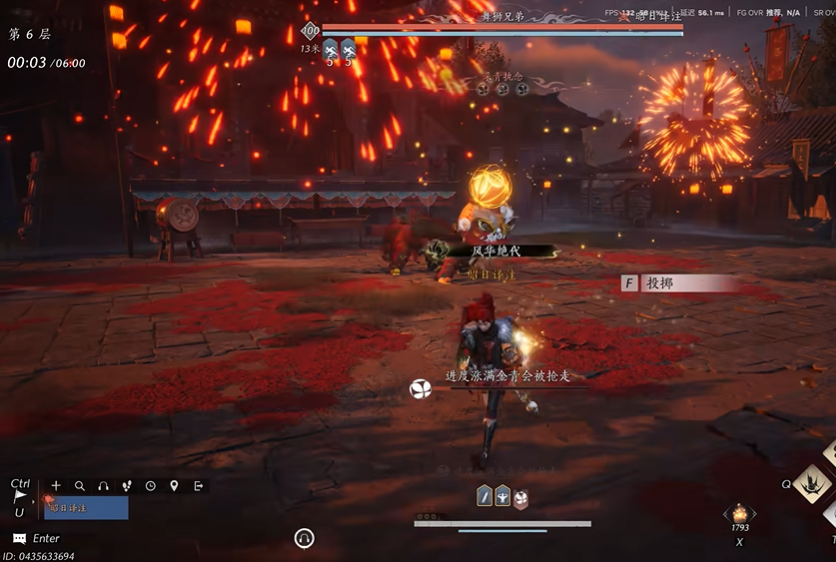Viewport: 836px width, 562px height.
Task: Select the headphones voice icon
Action: [x=103, y=486]
